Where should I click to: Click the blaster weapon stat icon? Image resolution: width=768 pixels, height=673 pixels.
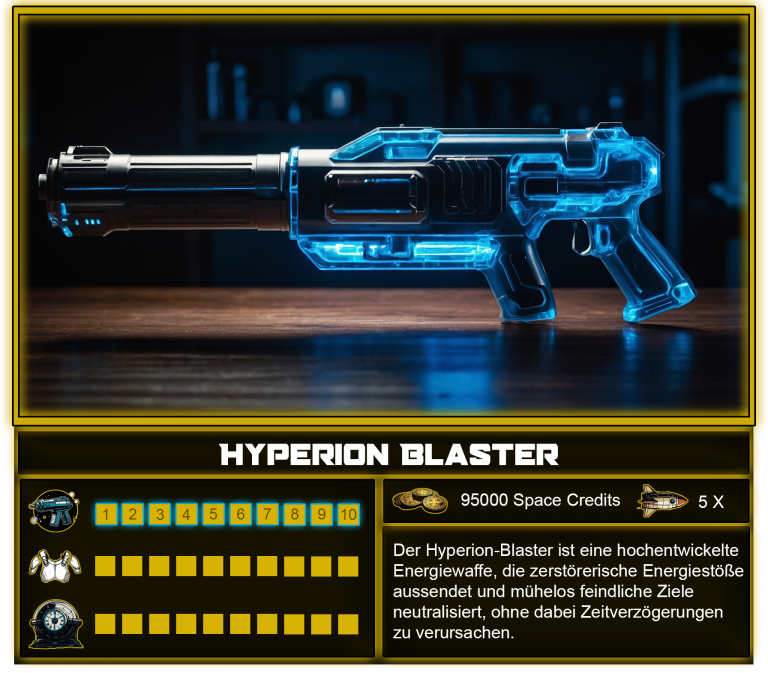click(54, 511)
